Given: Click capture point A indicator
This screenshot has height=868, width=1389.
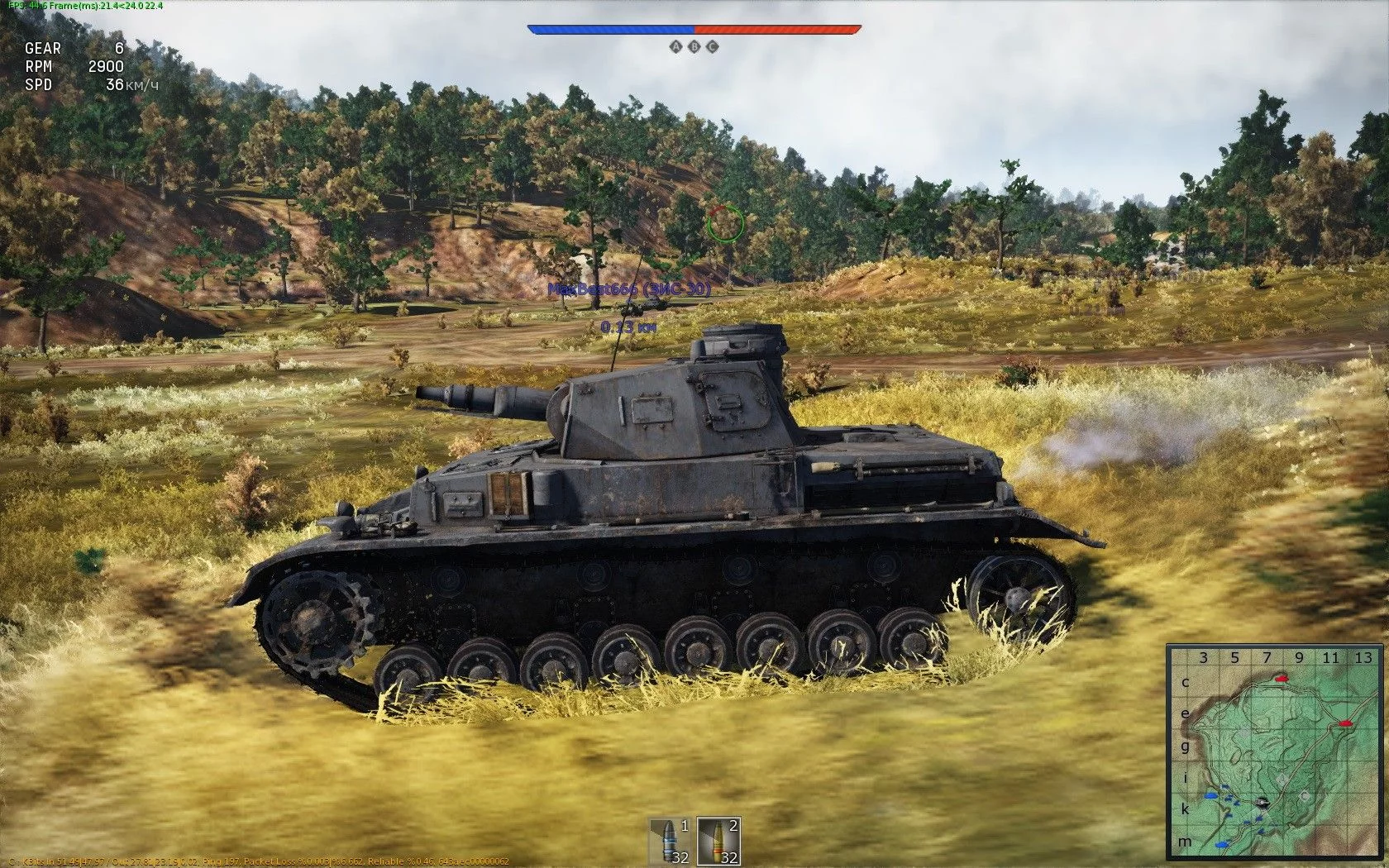Looking at the screenshot, I should [676, 47].
